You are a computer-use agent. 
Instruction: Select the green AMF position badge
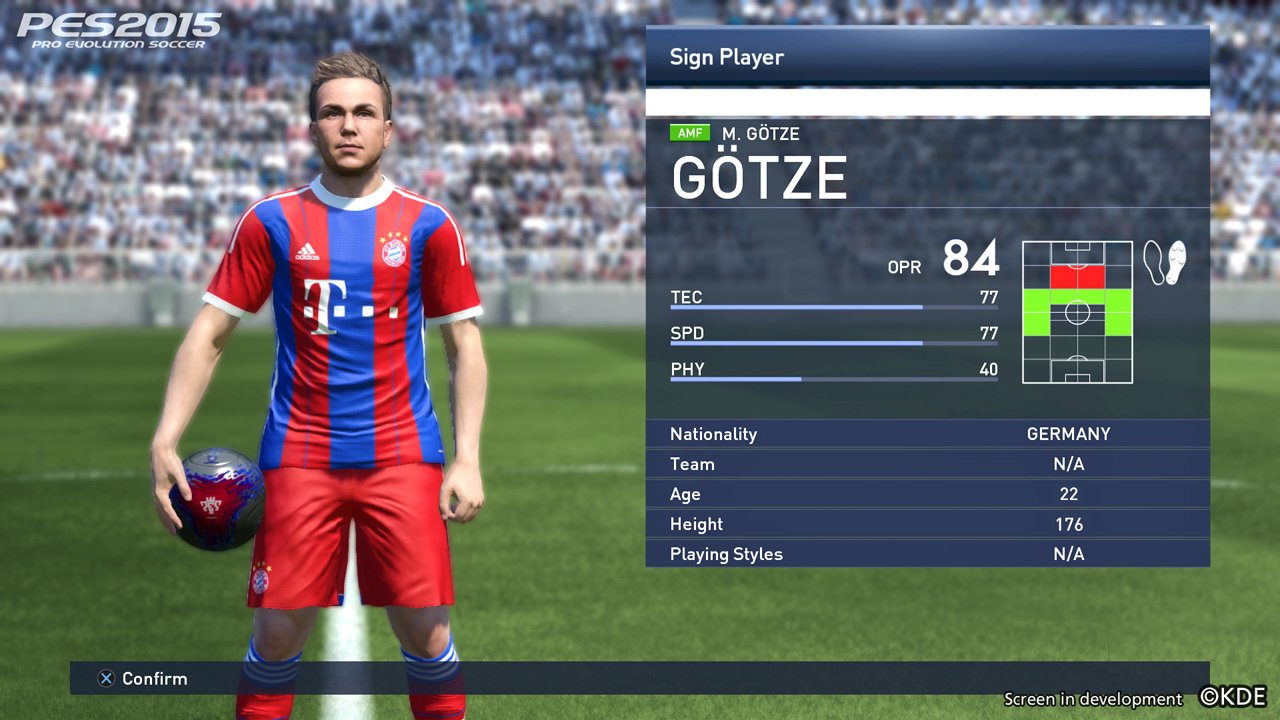coord(690,132)
